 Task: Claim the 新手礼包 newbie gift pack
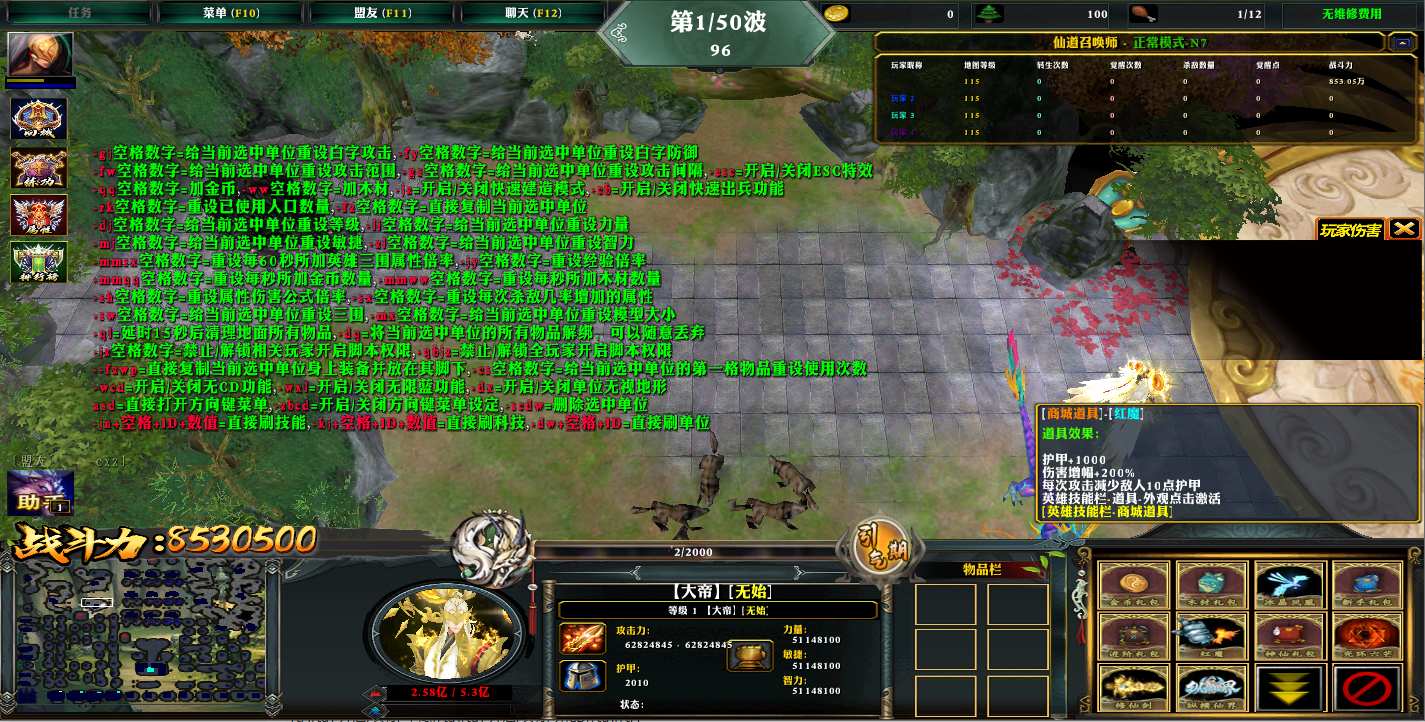click(1366, 586)
